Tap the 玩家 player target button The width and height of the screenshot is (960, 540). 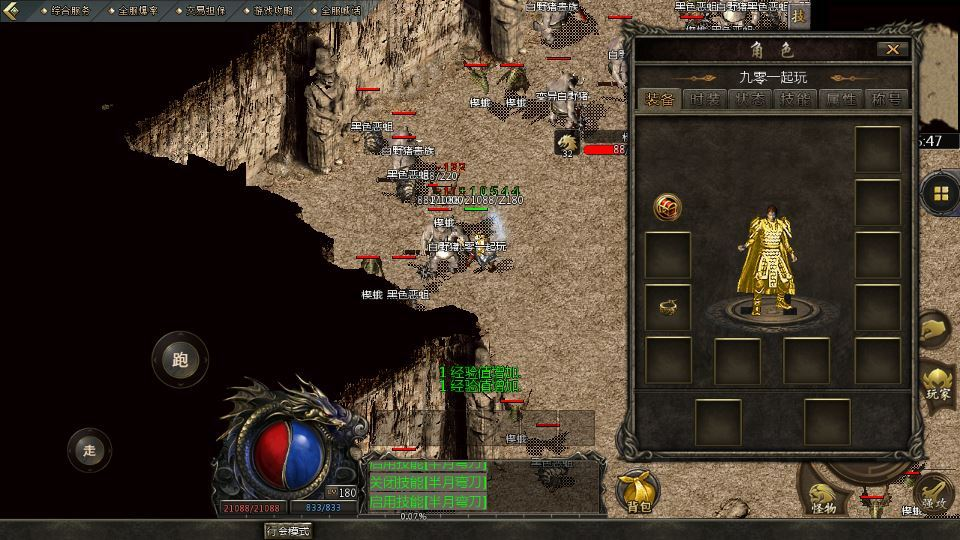pyautogui.click(x=937, y=385)
